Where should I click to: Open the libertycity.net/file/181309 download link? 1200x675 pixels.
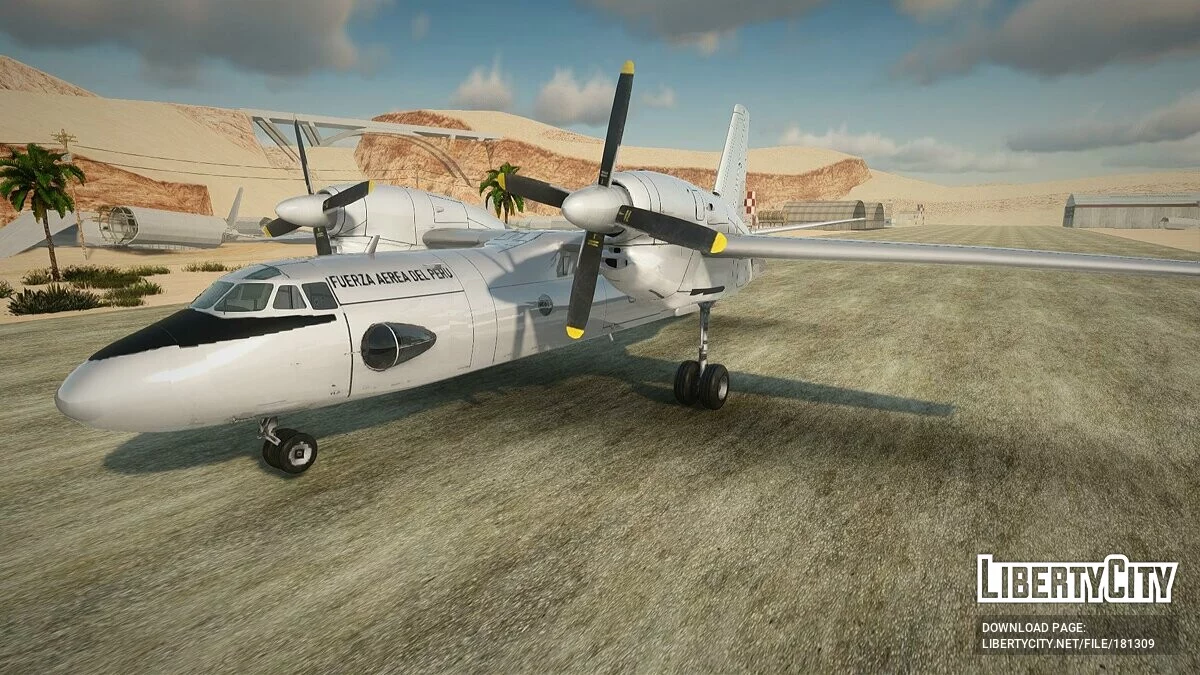pos(1067,644)
